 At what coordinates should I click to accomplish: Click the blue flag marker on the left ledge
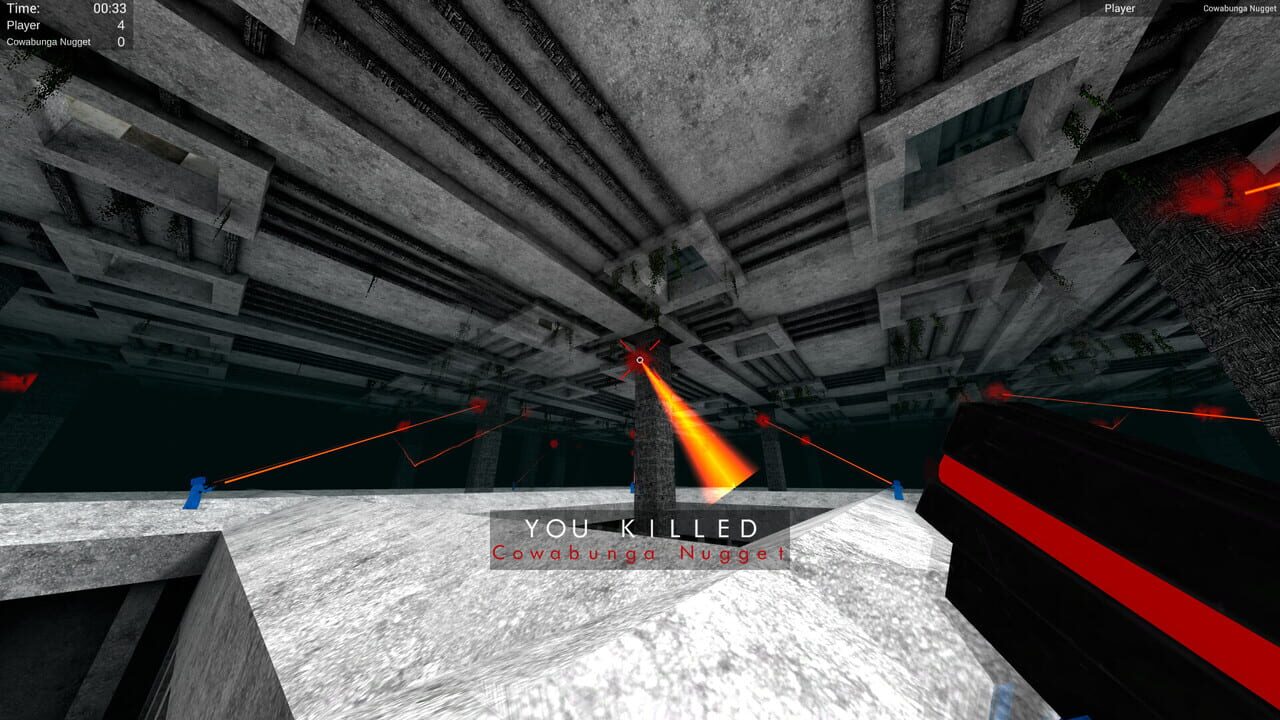pyautogui.click(x=196, y=490)
